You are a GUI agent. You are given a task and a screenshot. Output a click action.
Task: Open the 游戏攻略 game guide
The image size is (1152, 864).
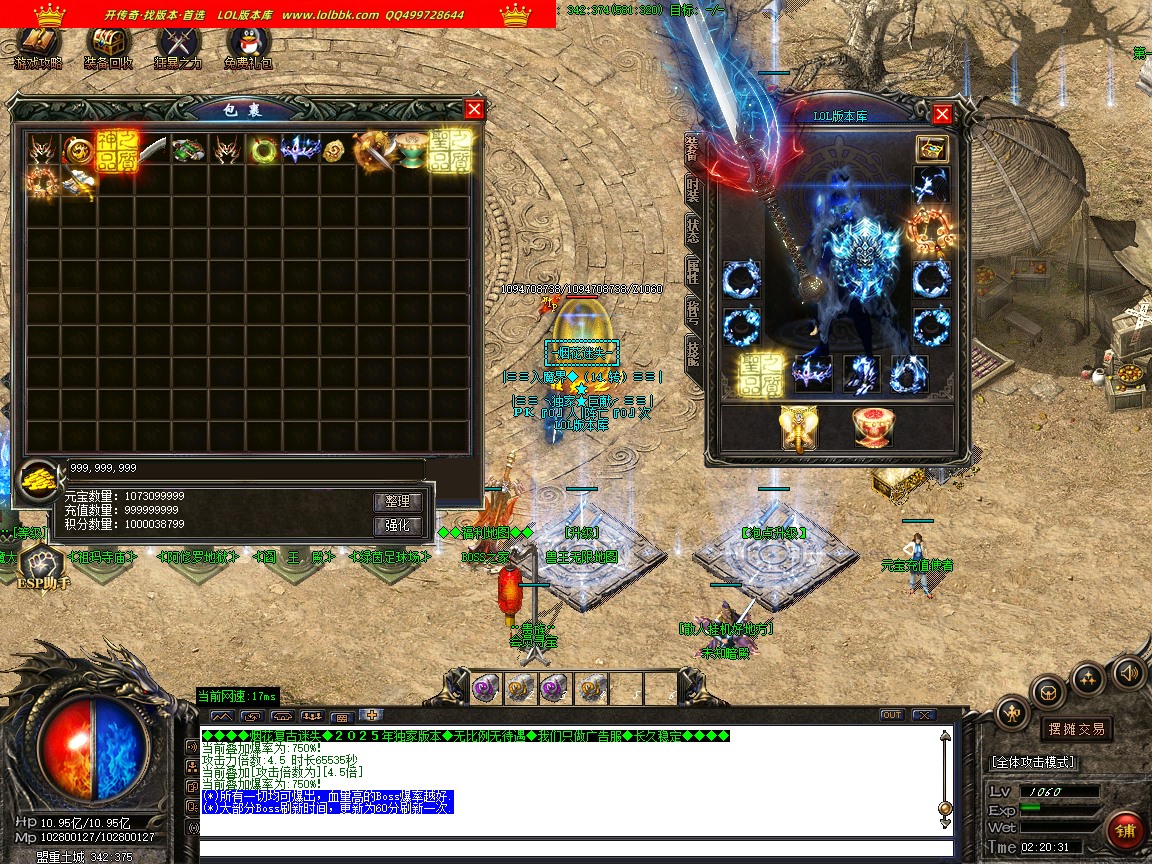click(38, 45)
